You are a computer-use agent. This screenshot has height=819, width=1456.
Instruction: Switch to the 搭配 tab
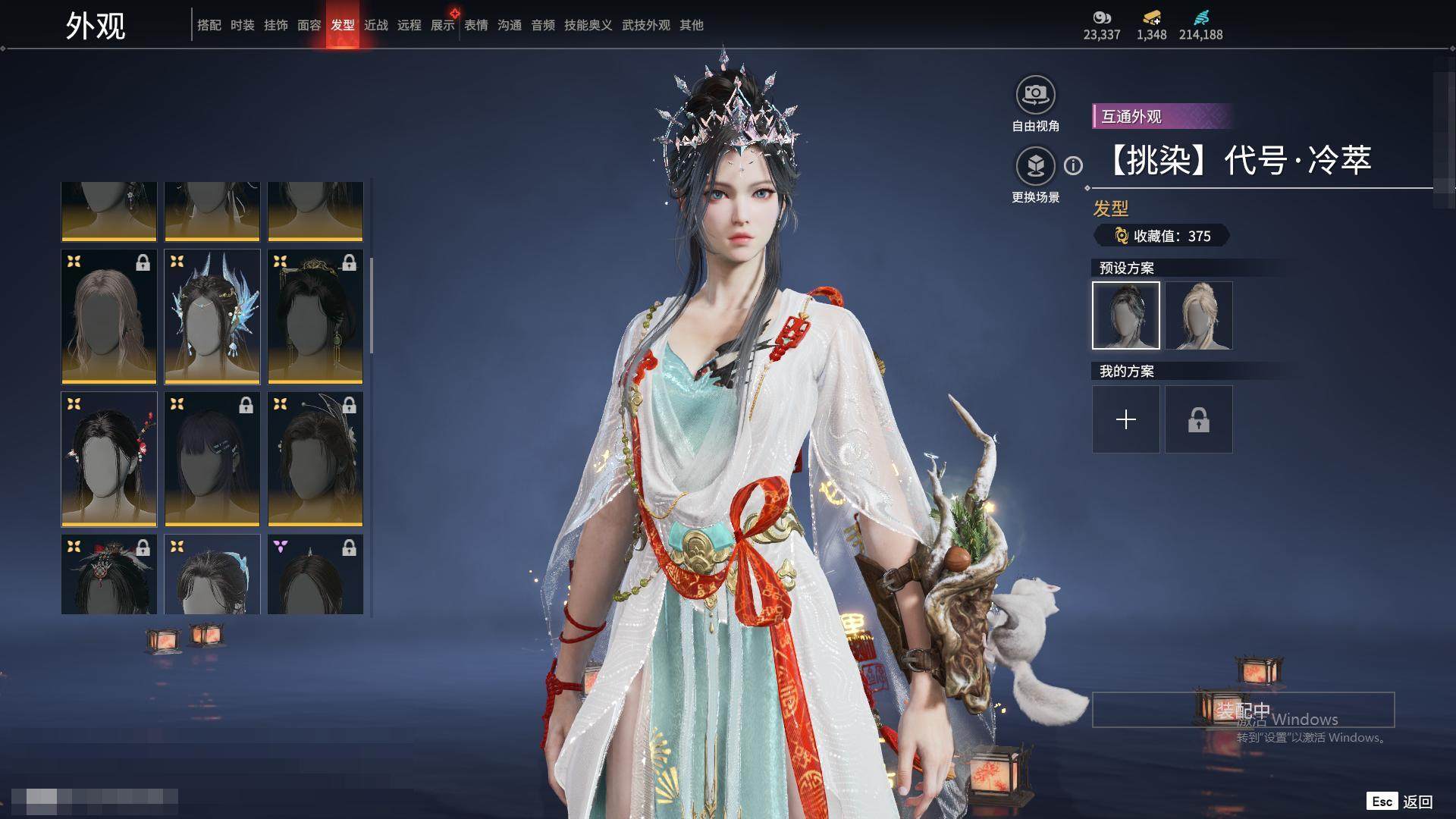click(x=209, y=25)
